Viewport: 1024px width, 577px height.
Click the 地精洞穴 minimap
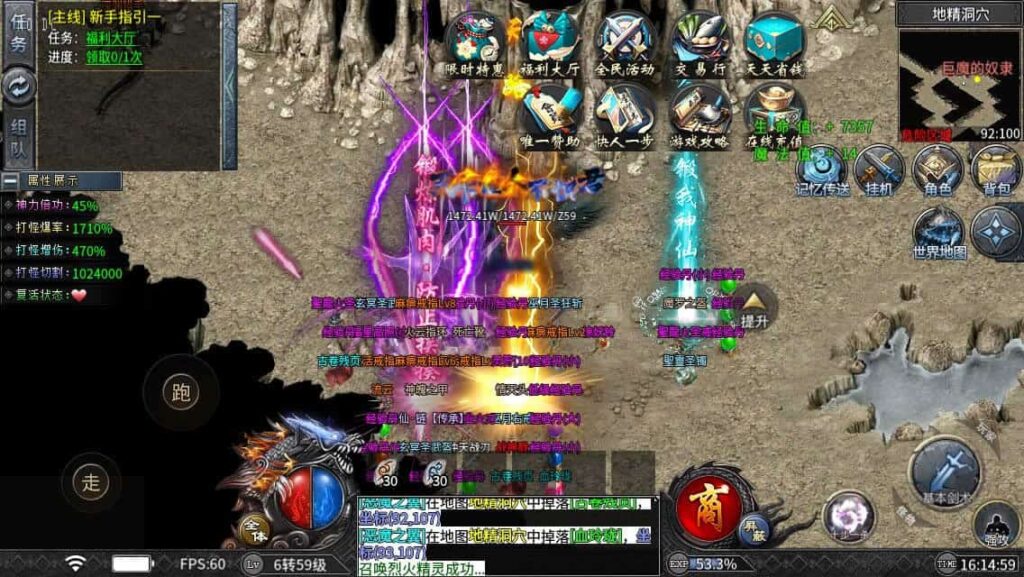tap(959, 83)
